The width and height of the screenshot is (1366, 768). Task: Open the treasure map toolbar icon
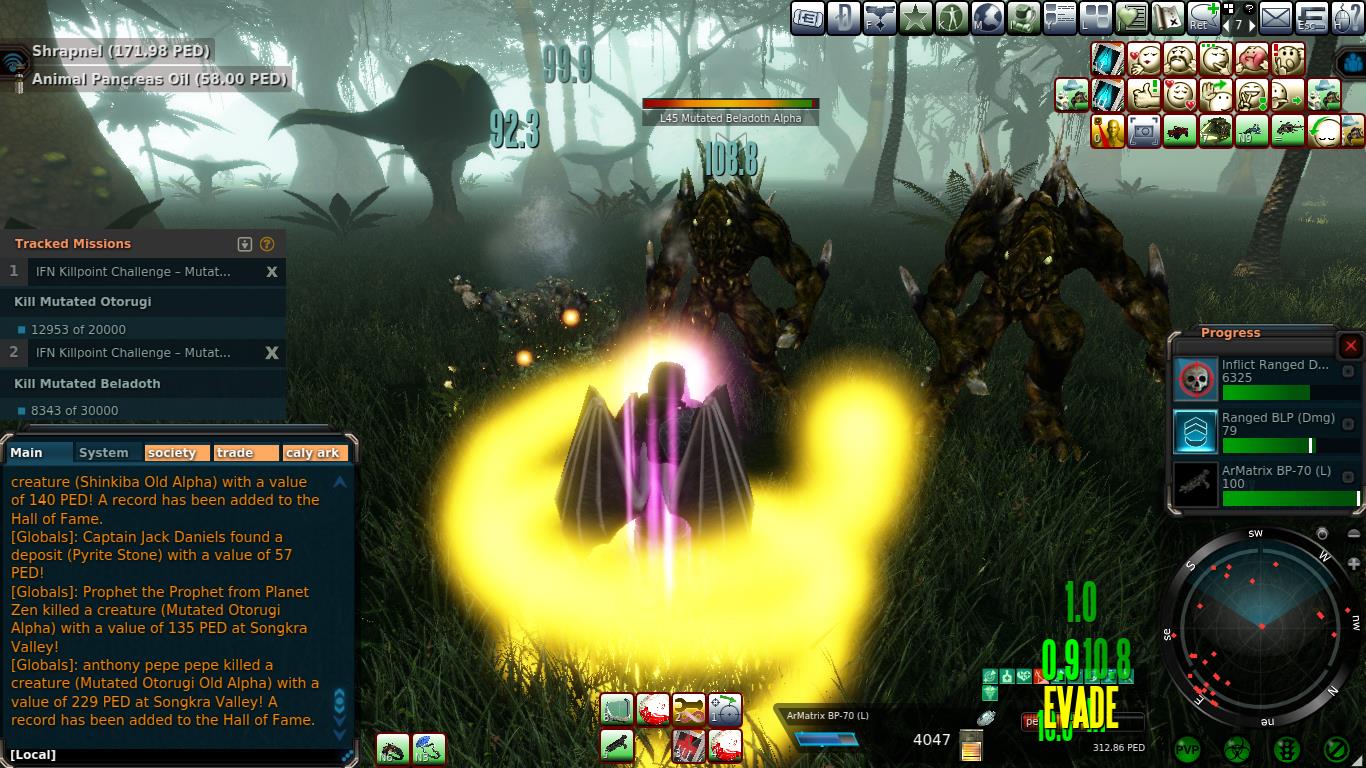1166,17
